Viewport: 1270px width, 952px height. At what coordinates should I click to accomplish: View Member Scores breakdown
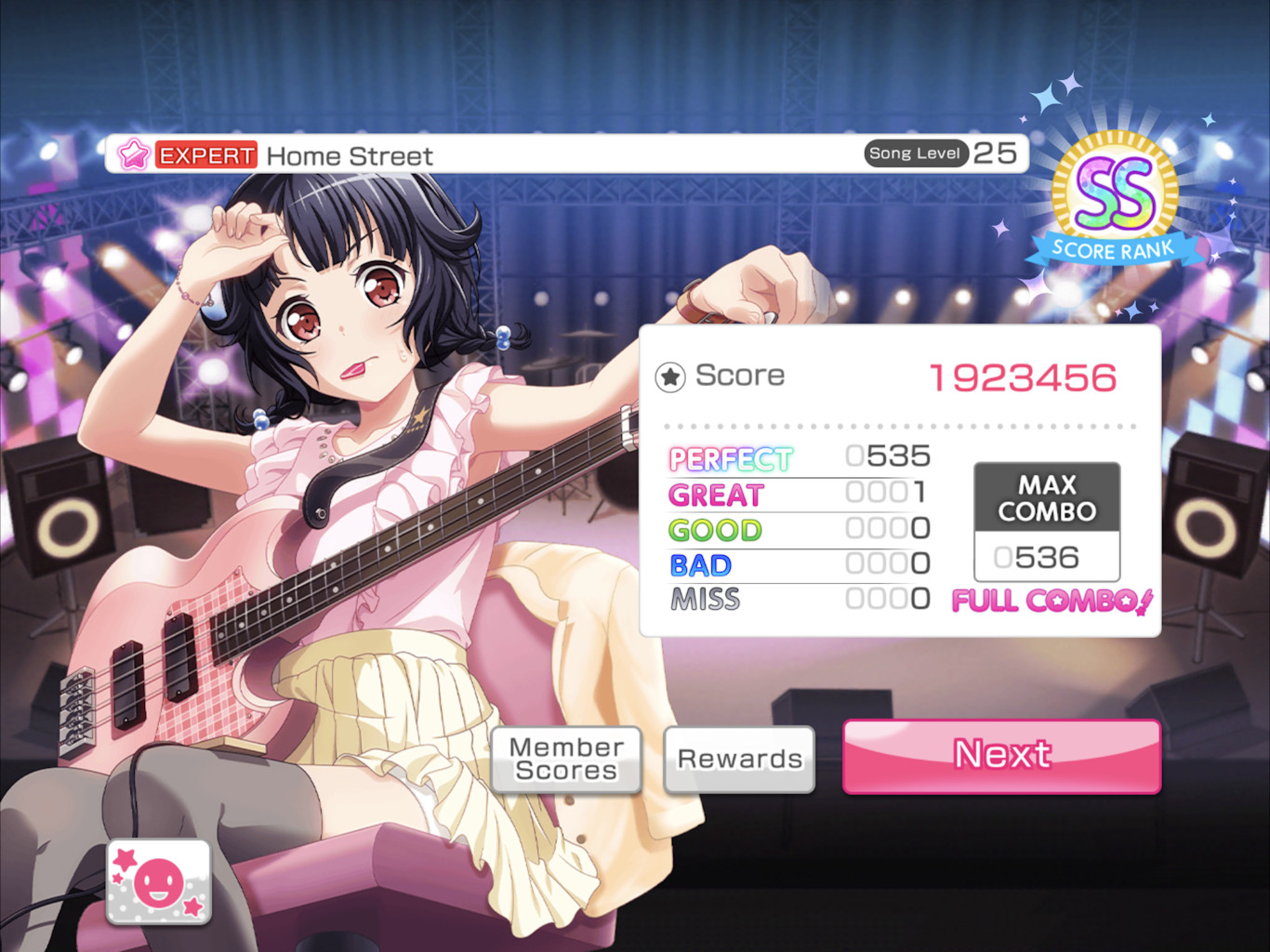click(566, 760)
